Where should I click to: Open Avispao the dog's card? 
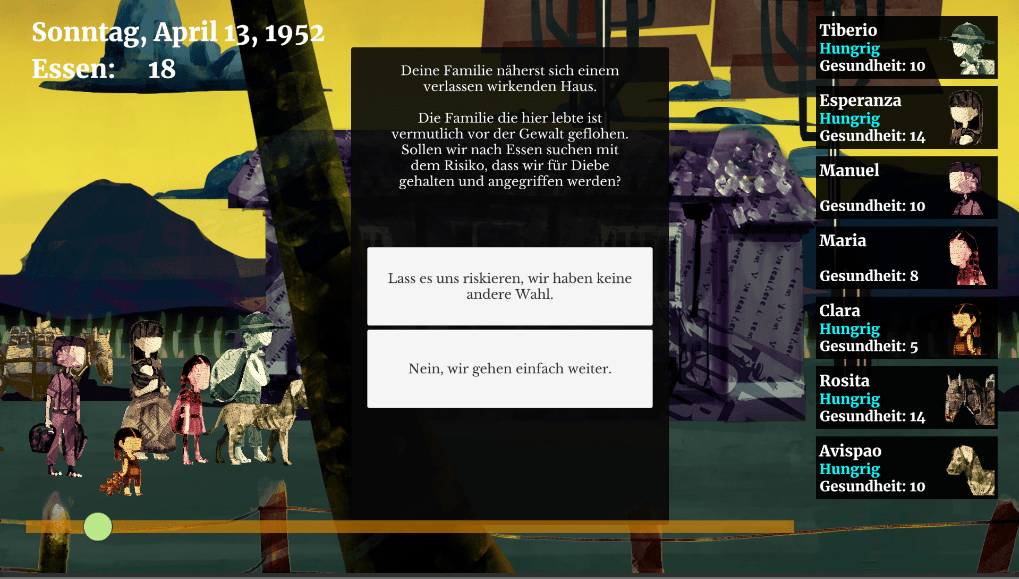[x=906, y=468]
